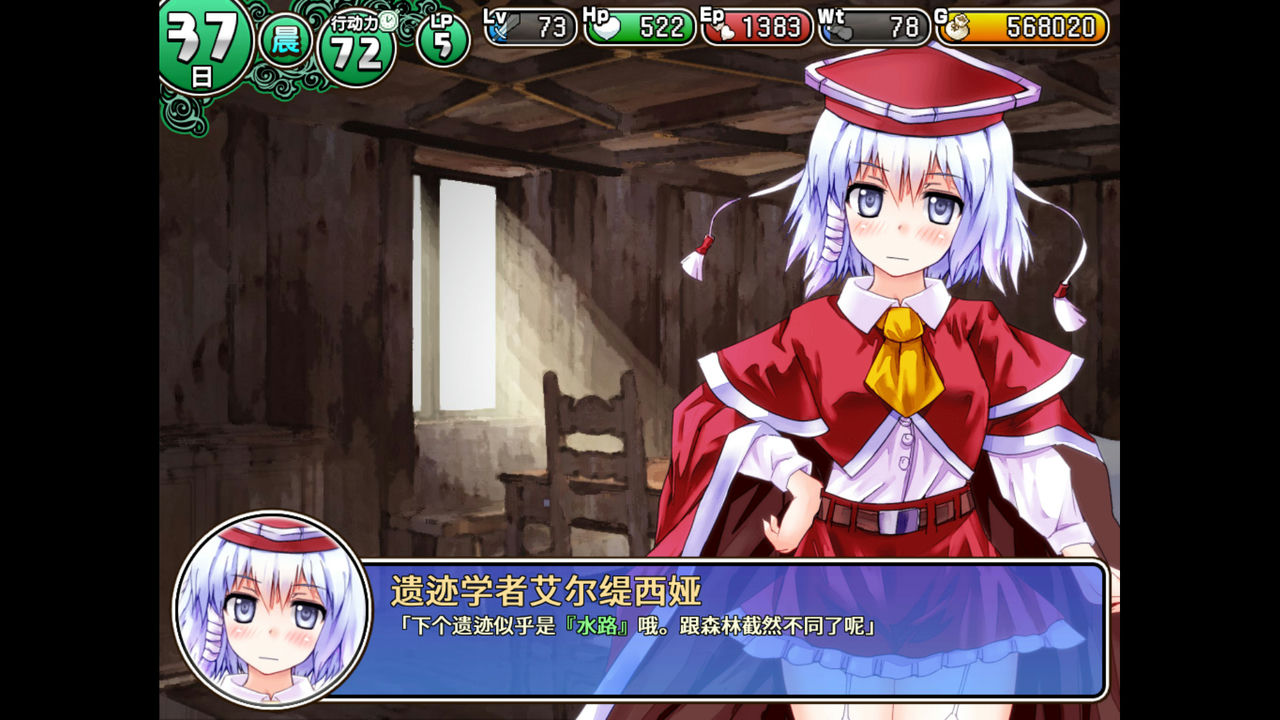Expand the gold counter showing 568020
This screenshot has height=720, width=1280.
(1030, 29)
